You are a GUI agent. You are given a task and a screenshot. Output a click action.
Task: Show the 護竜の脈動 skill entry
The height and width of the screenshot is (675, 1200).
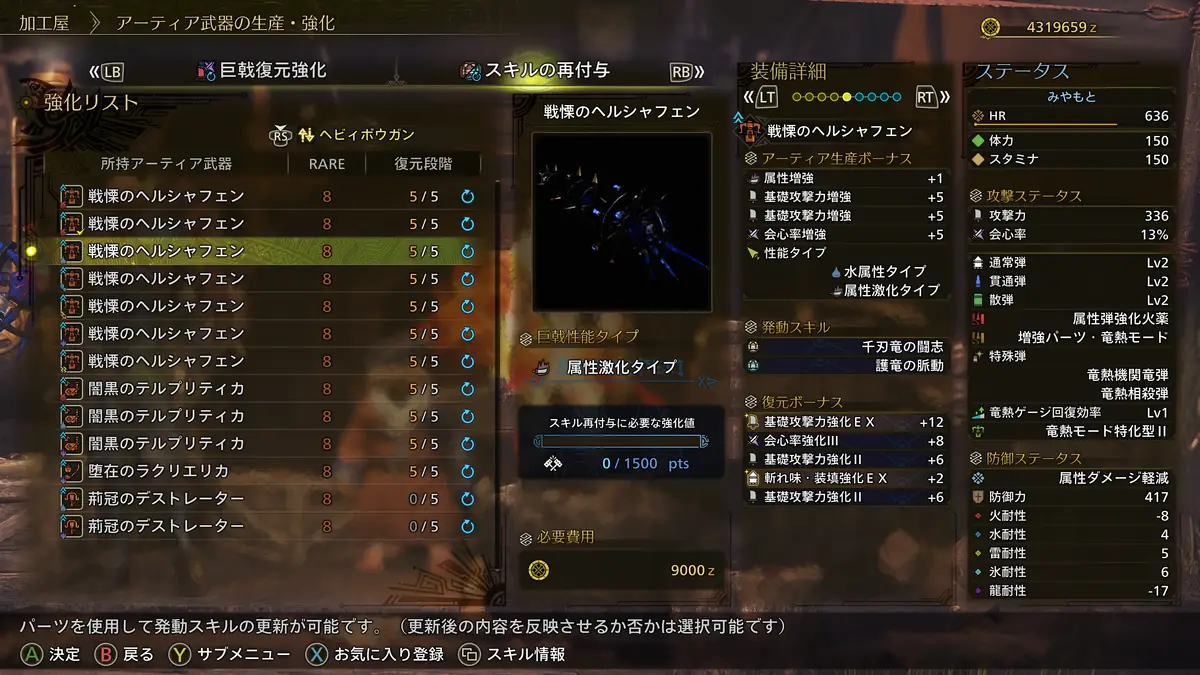point(846,366)
